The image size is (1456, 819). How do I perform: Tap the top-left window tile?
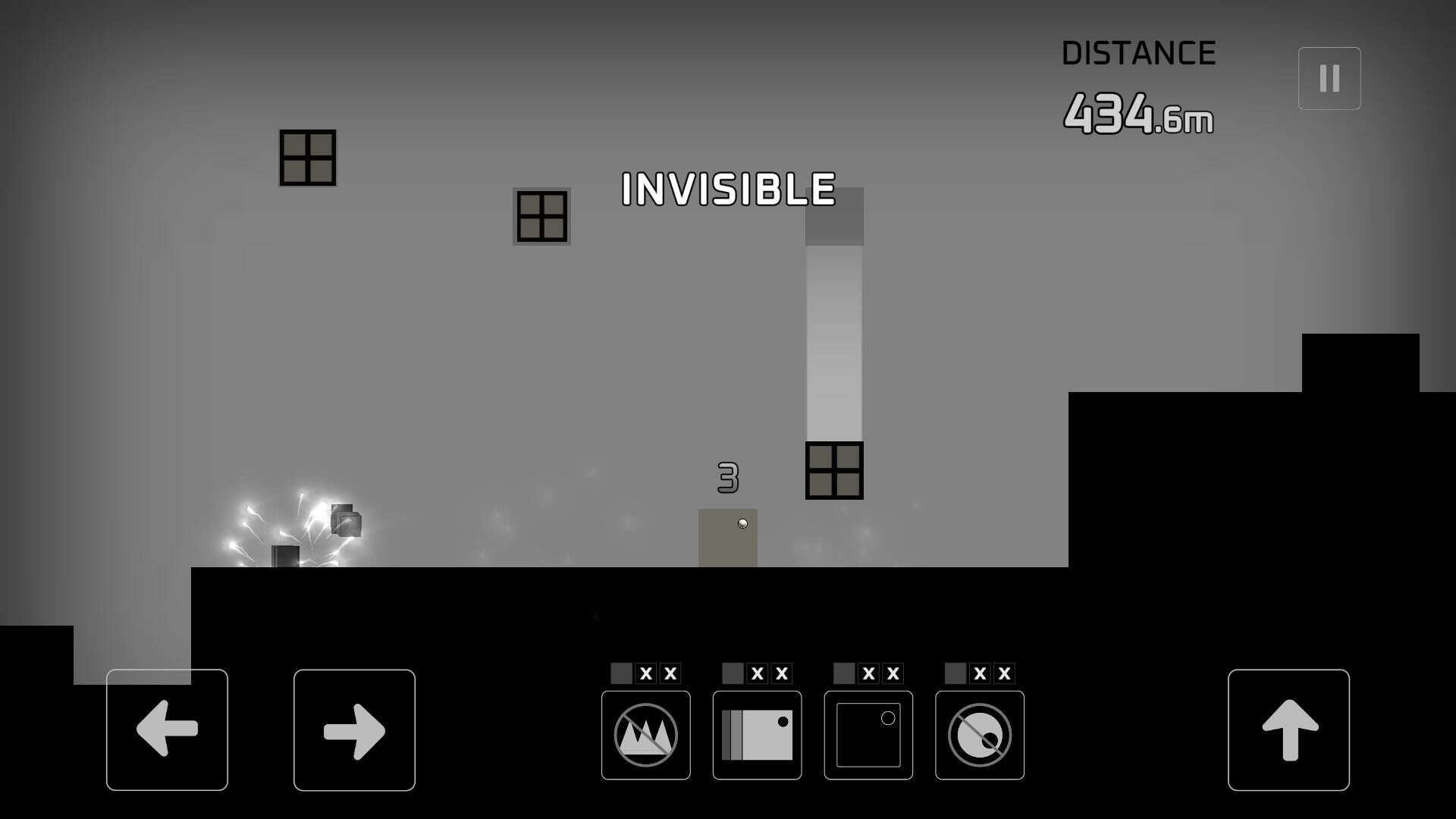point(307,157)
